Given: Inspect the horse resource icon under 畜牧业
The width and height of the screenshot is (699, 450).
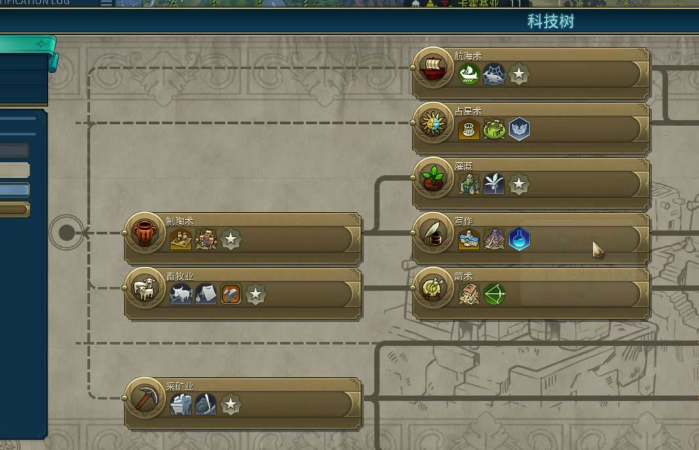Looking at the screenshot, I should click(181, 294).
